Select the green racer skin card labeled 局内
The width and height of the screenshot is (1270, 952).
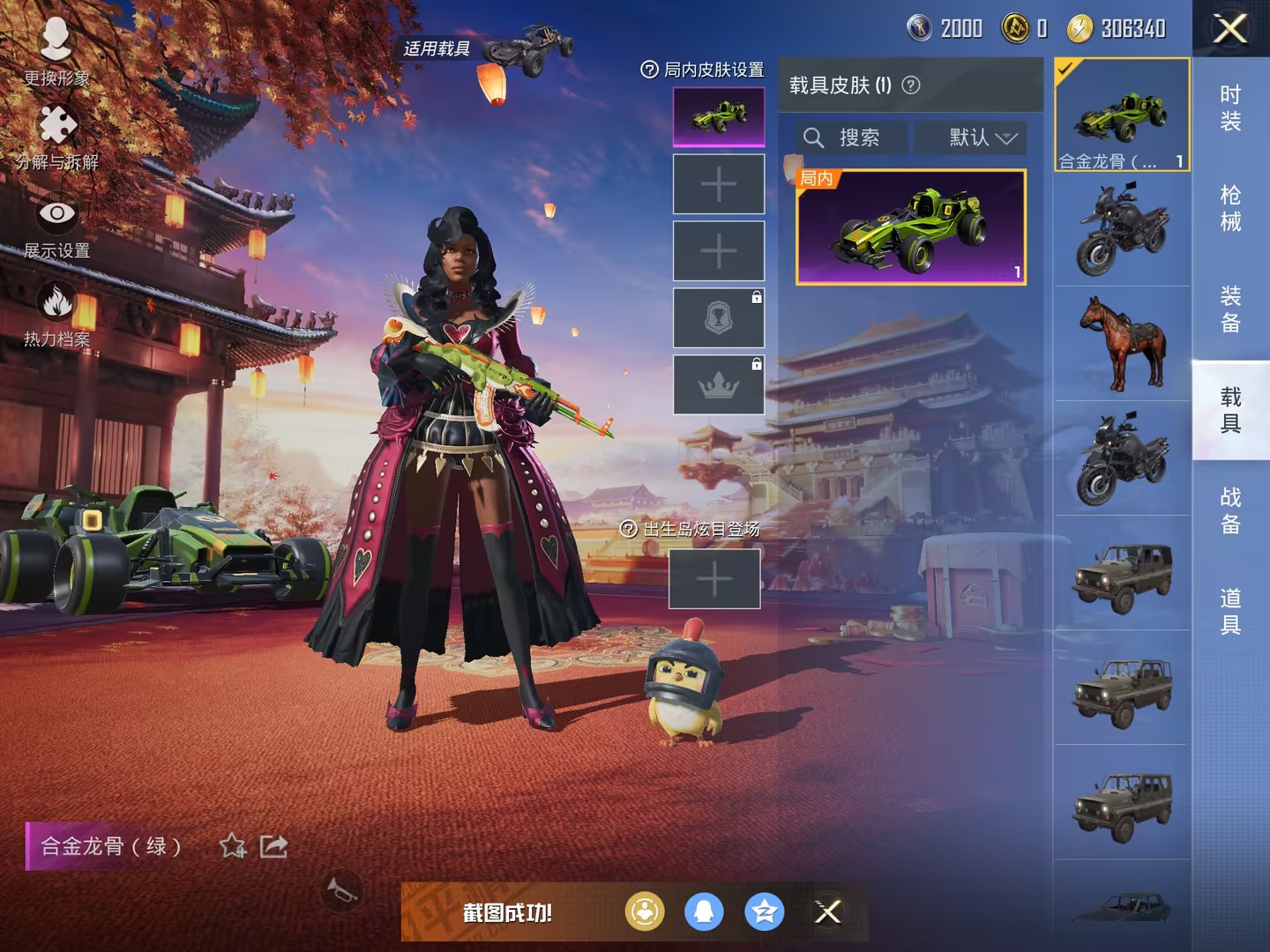tap(911, 227)
